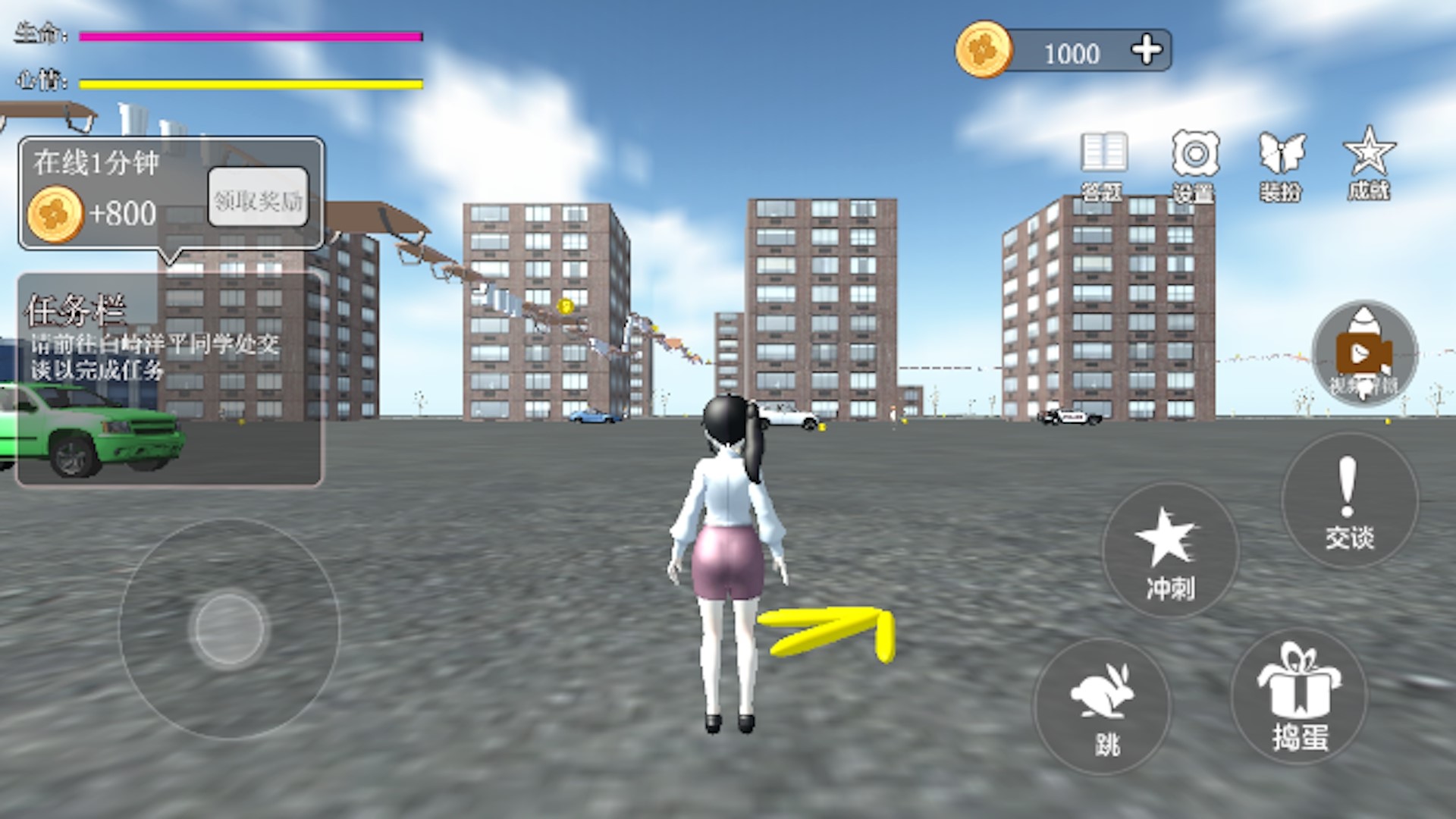Screen dimensions: 1456x819
Task: Claim the online reward with 领取奖励
Action: (x=258, y=199)
